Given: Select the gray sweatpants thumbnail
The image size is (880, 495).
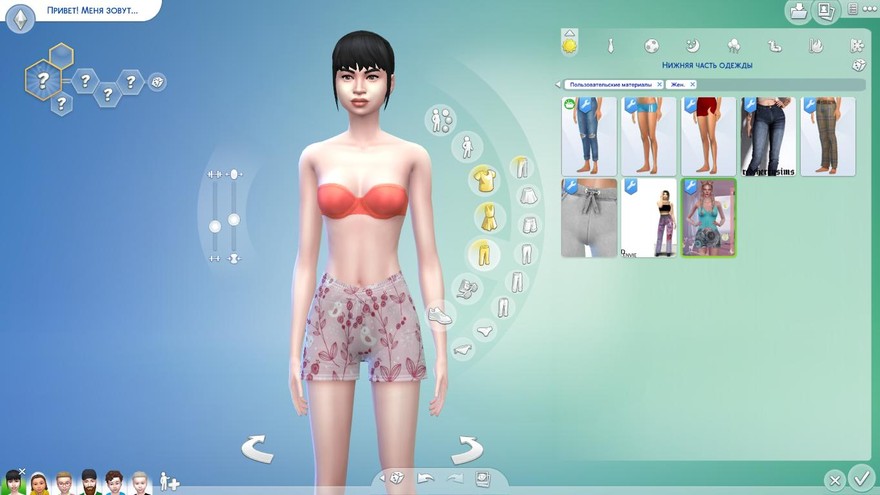Looking at the screenshot, I should pyautogui.click(x=588, y=218).
